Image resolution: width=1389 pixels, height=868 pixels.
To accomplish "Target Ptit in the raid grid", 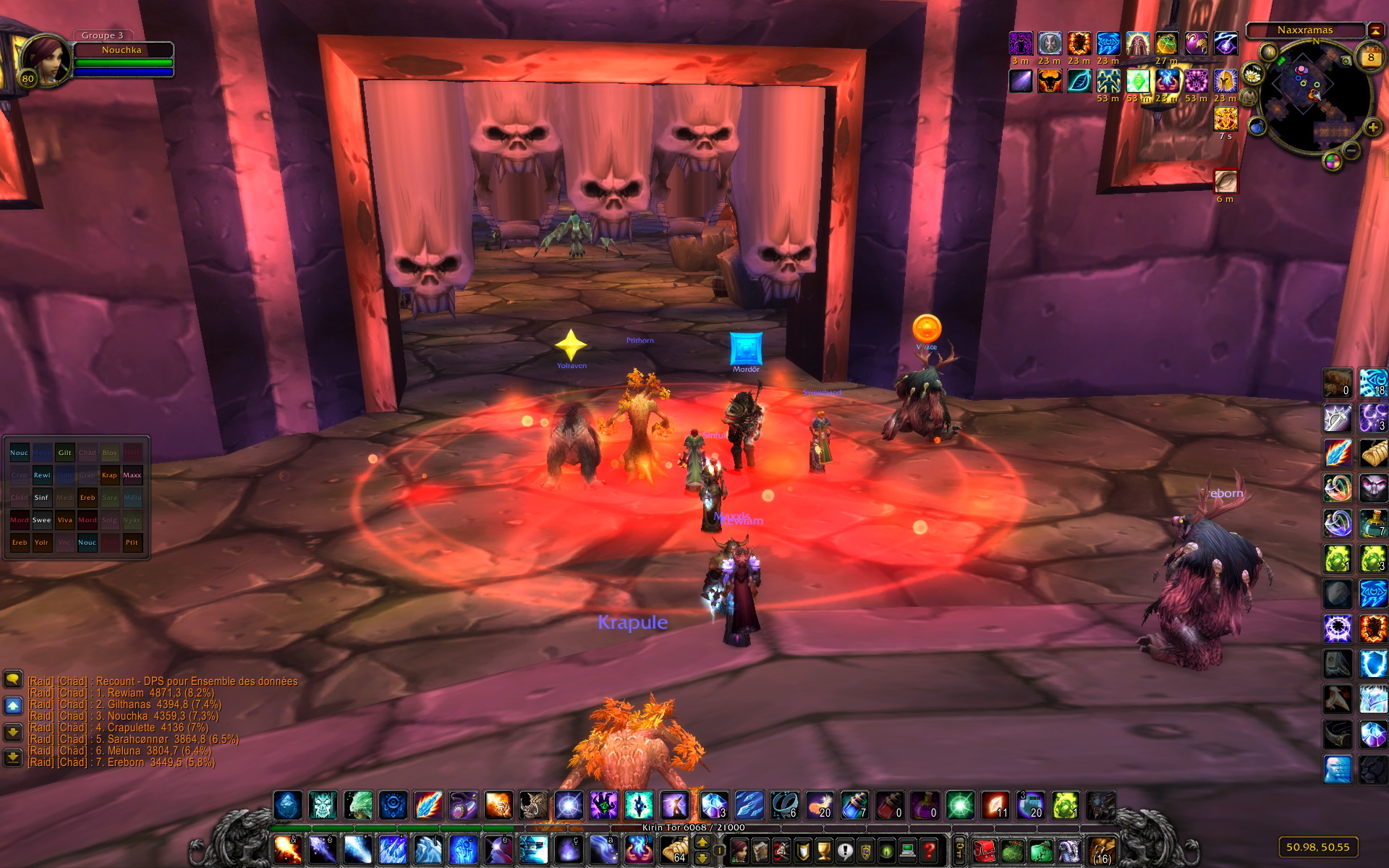I will point(132,542).
